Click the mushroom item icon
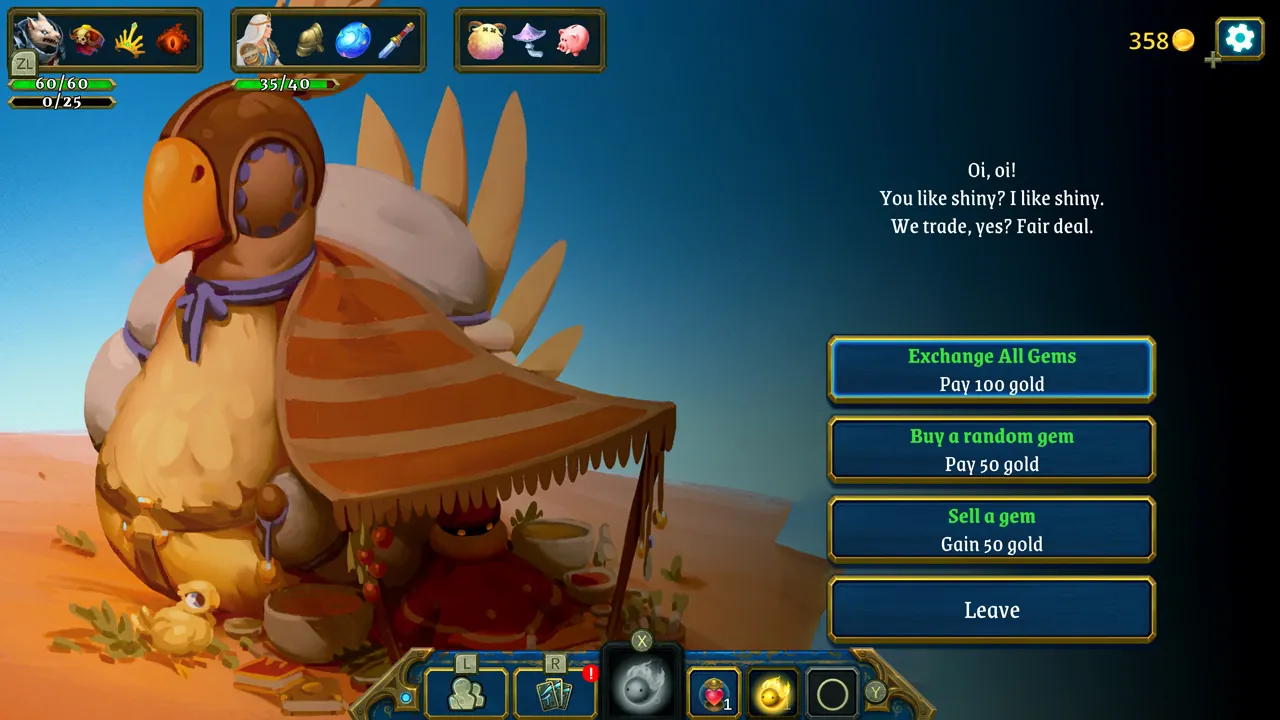Image resolution: width=1280 pixels, height=720 pixels. 530,40
